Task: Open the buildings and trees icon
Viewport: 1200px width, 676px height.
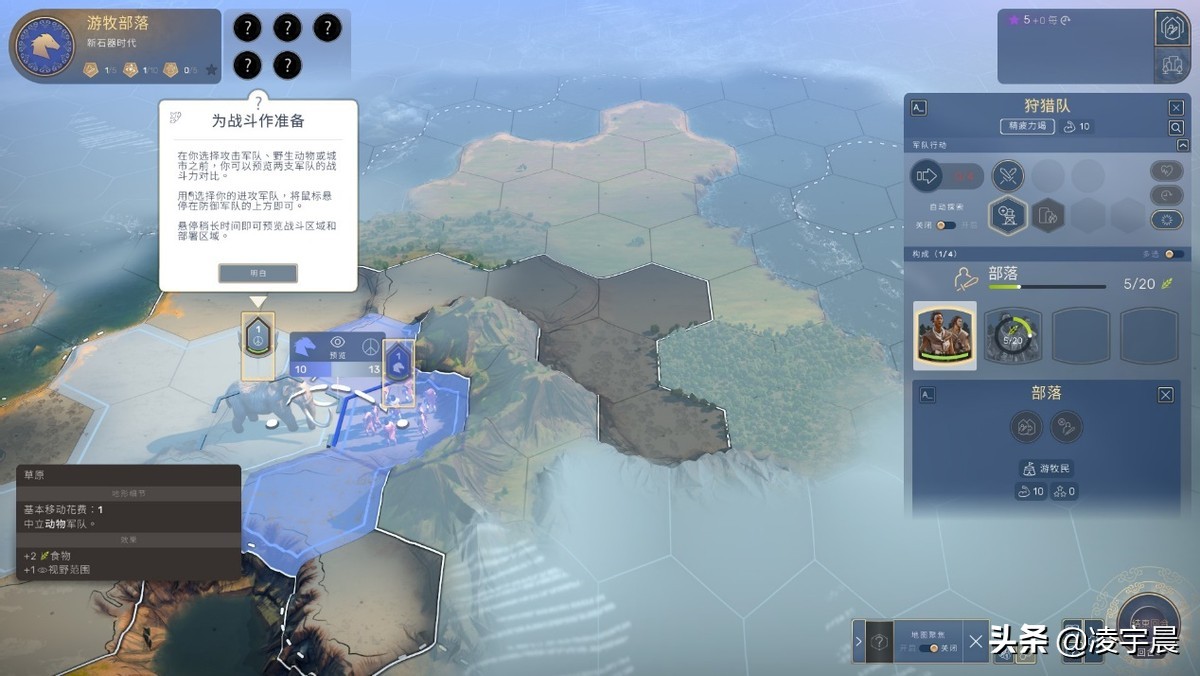Action: [1171, 65]
